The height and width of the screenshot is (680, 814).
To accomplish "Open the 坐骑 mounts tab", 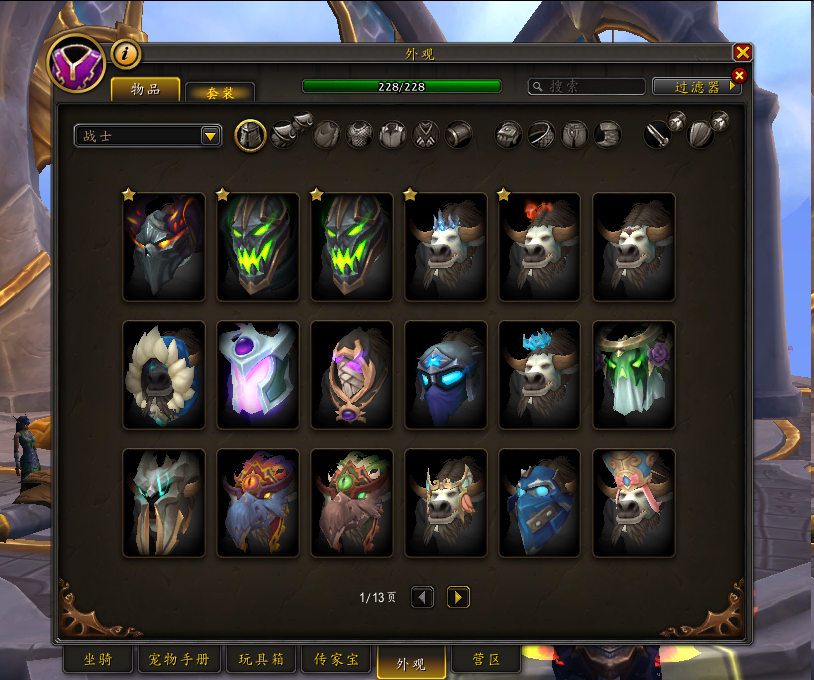I will tap(97, 660).
